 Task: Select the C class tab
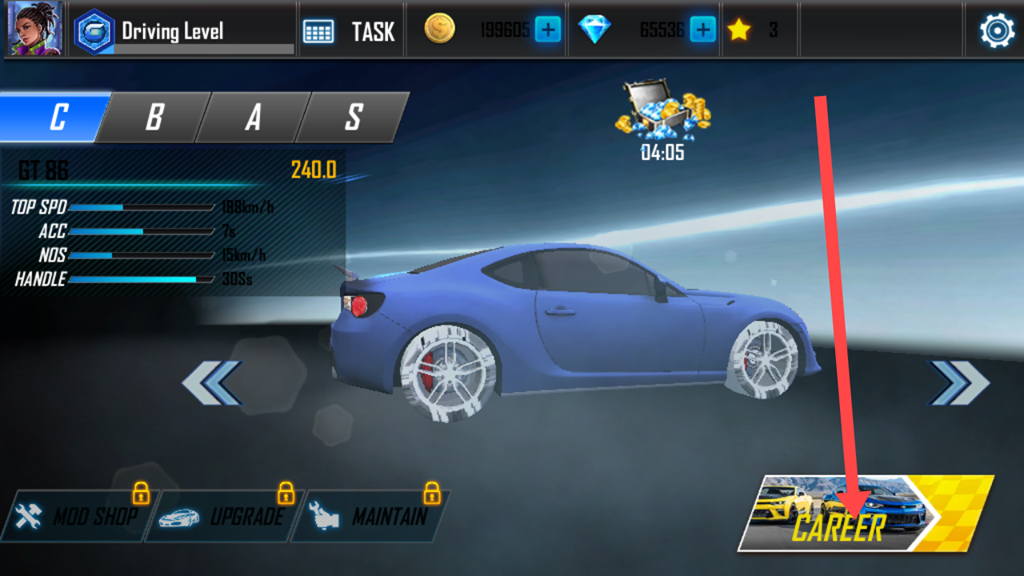click(x=55, y=117)
